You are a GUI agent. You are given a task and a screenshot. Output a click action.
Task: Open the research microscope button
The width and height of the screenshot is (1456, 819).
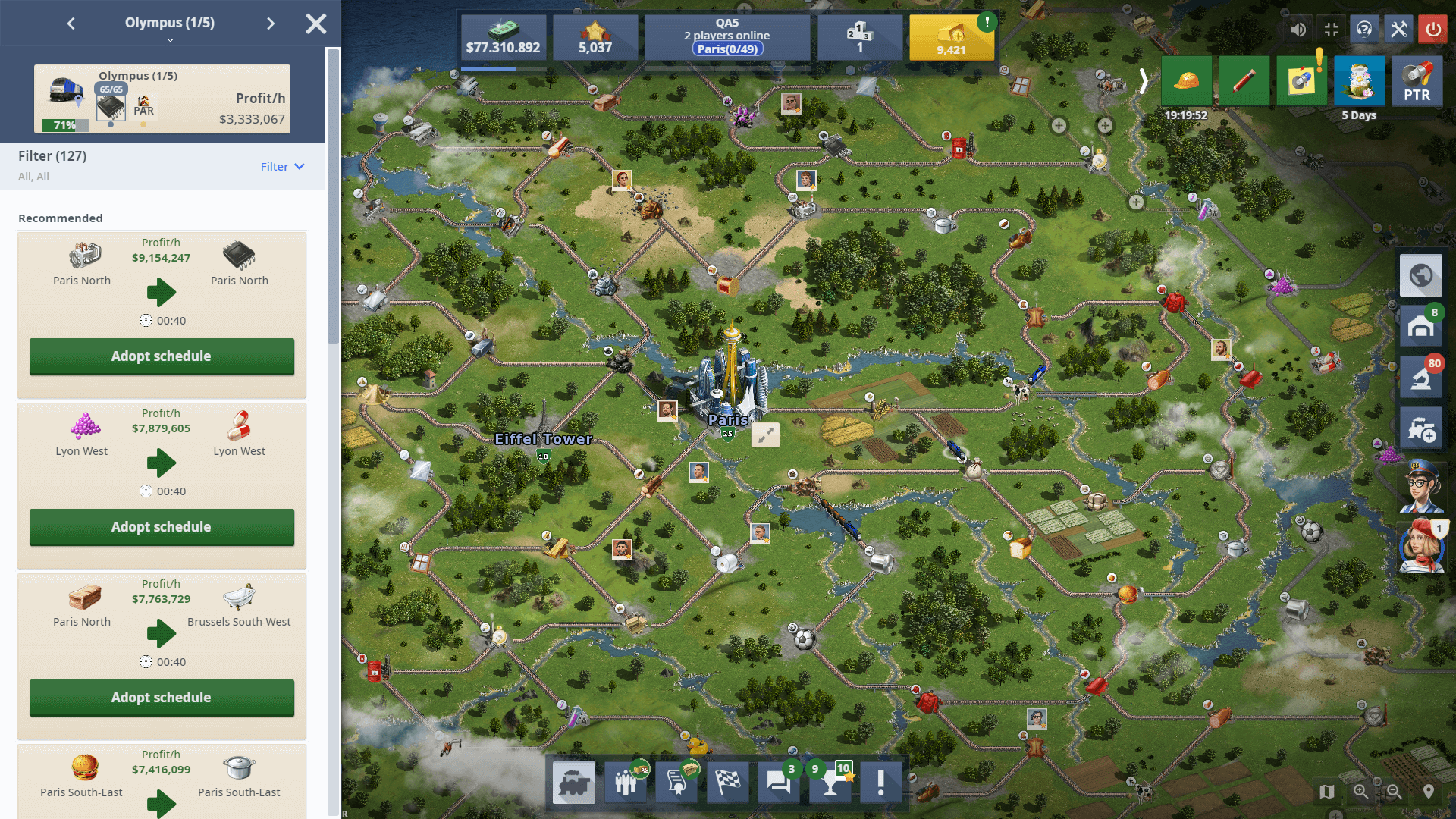[x=1420, y=377]
